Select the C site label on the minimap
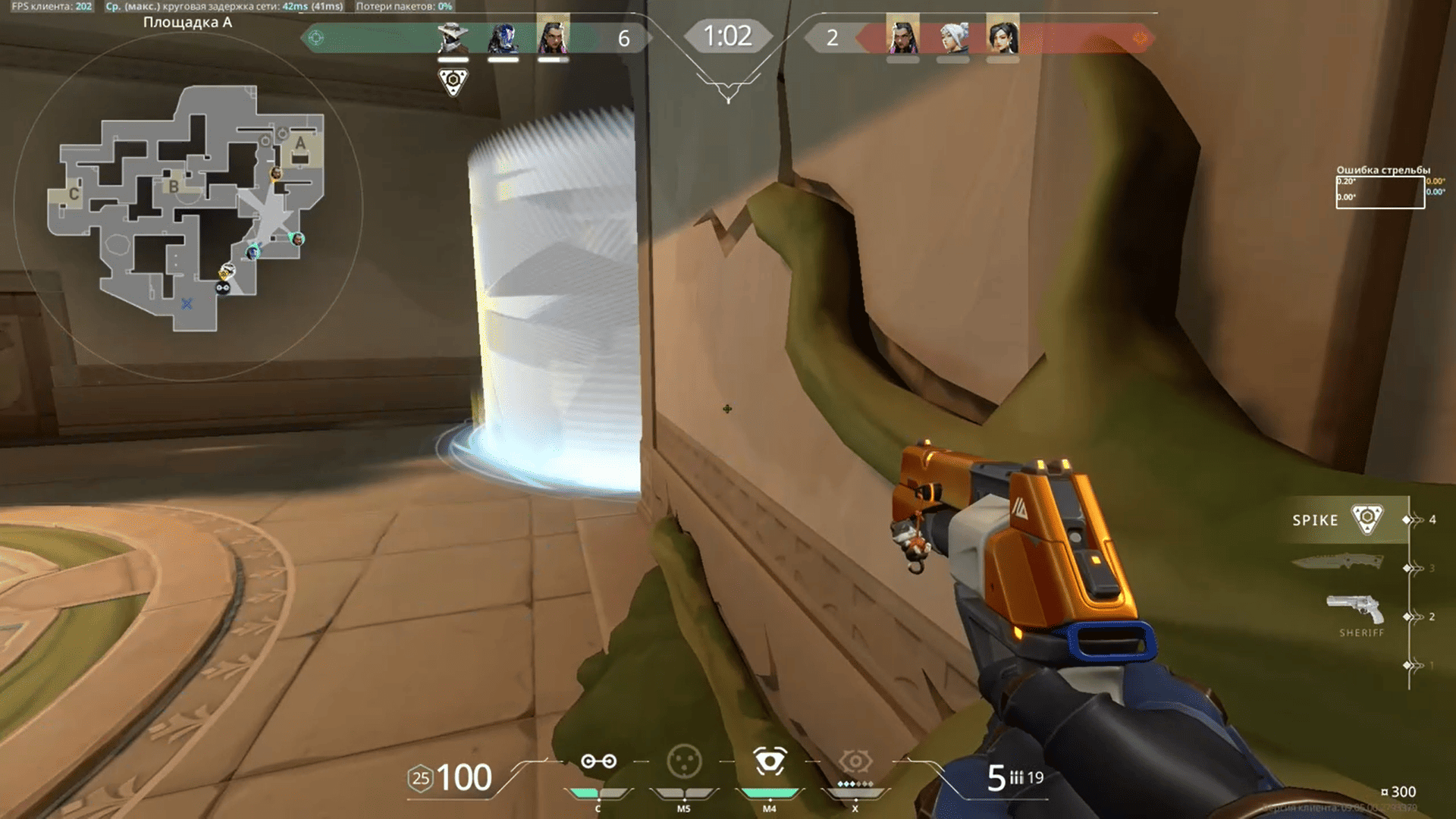 click(x=74, y=194)
